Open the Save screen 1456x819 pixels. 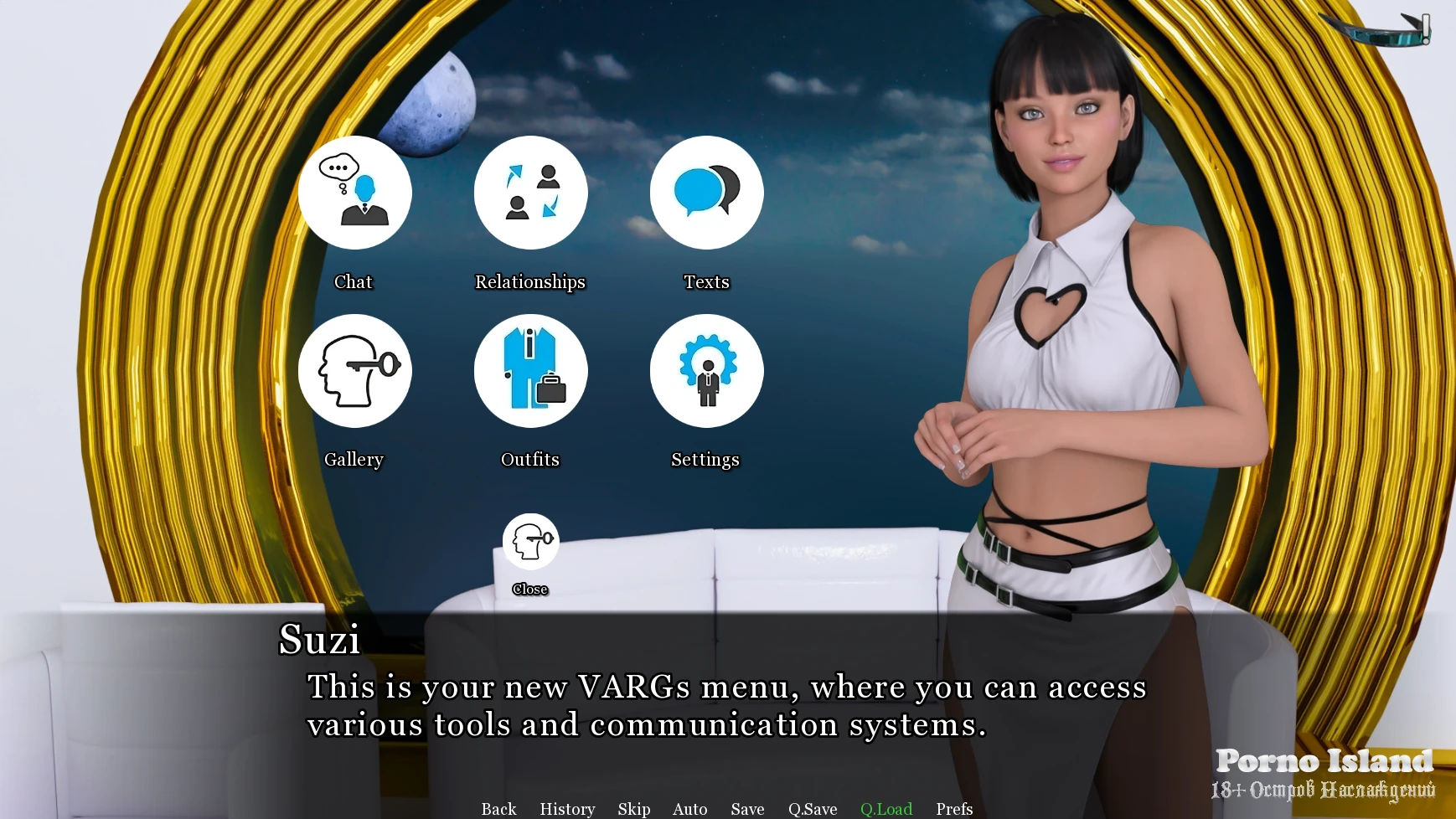pos(747,809)
